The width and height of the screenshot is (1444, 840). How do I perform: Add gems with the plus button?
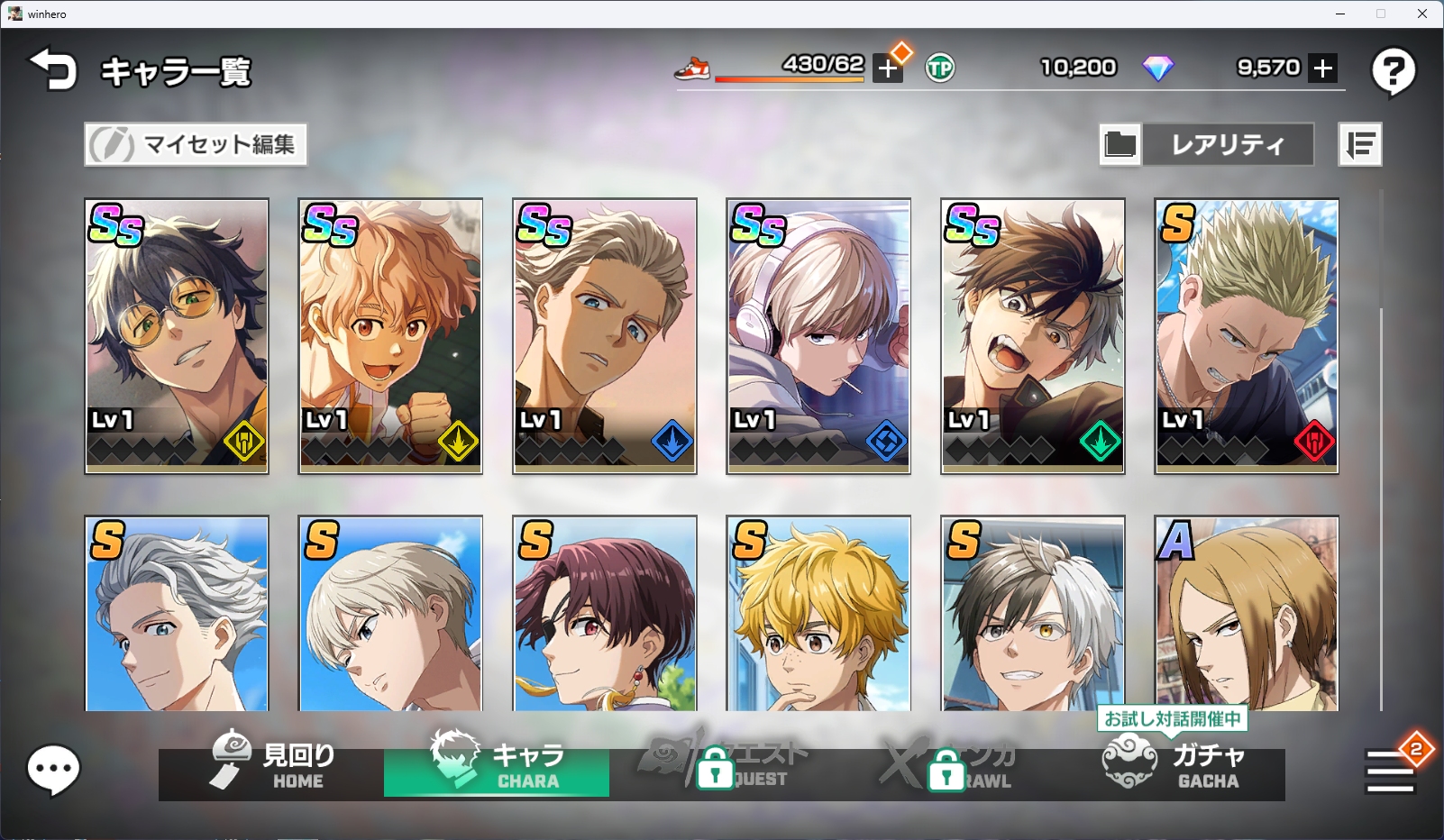pyautogui.click(x=1322, y=68)
